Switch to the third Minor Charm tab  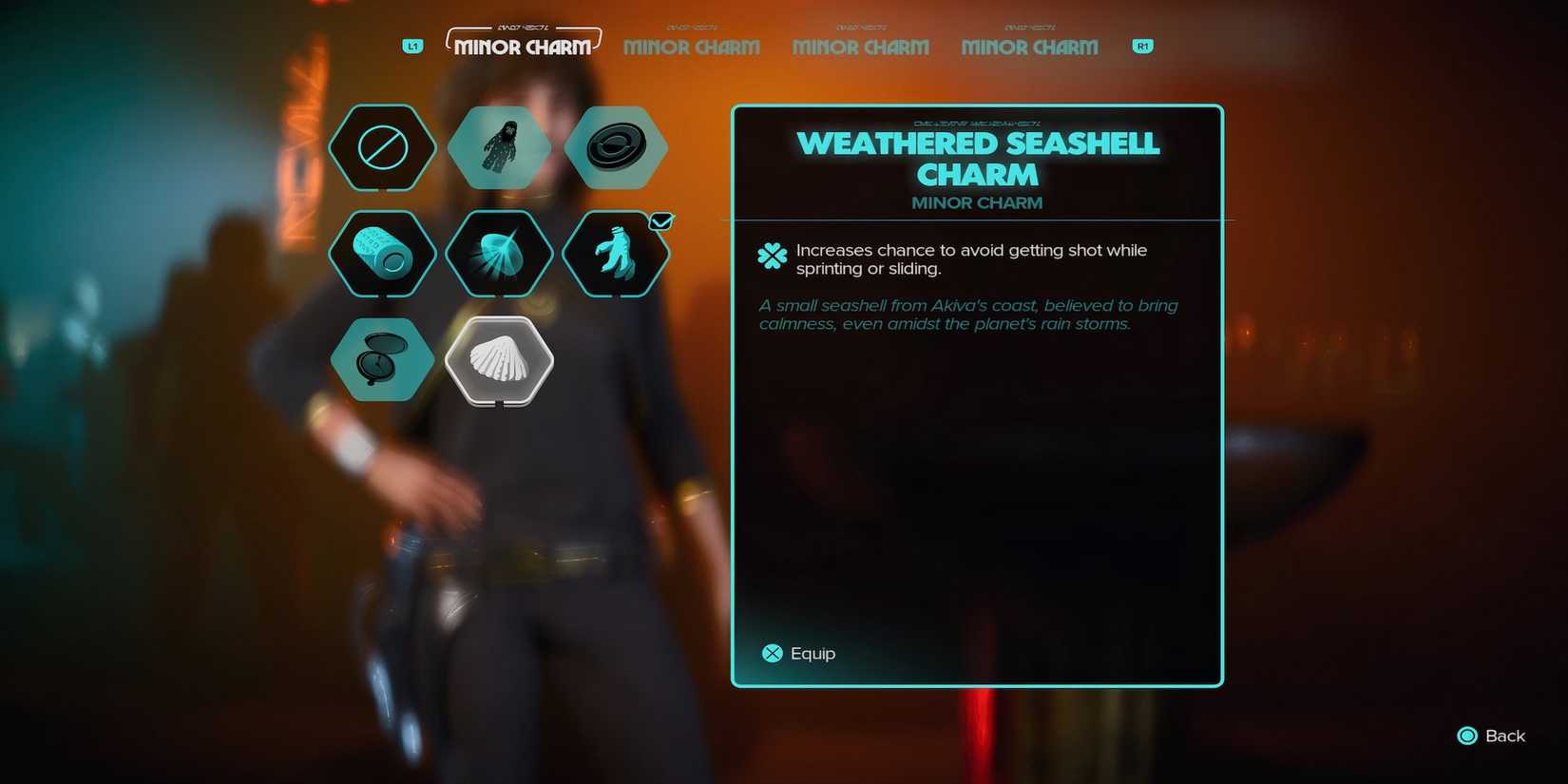[x=860, y=48]
